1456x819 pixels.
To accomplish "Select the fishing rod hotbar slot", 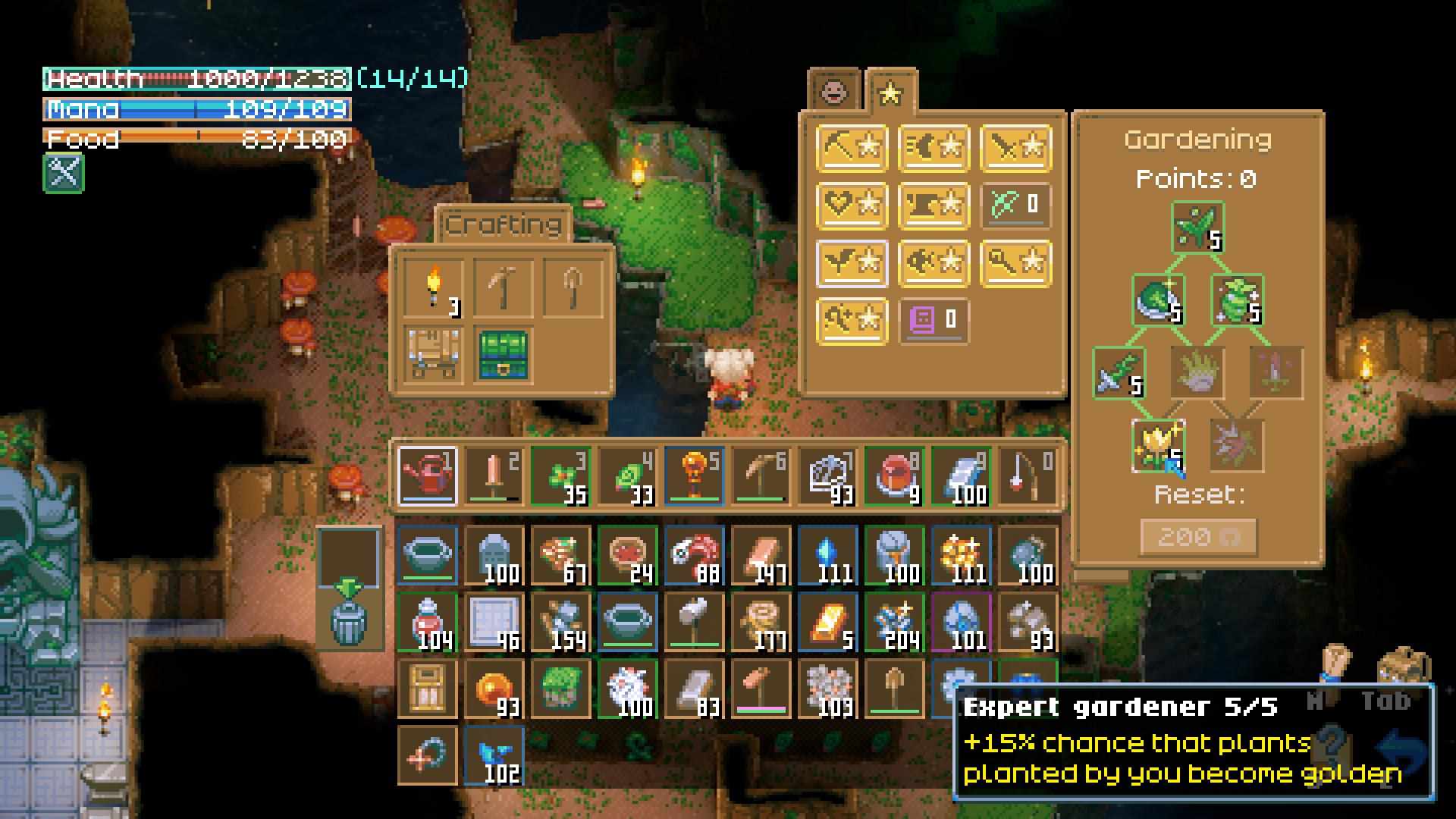I will pos(1028,476).
